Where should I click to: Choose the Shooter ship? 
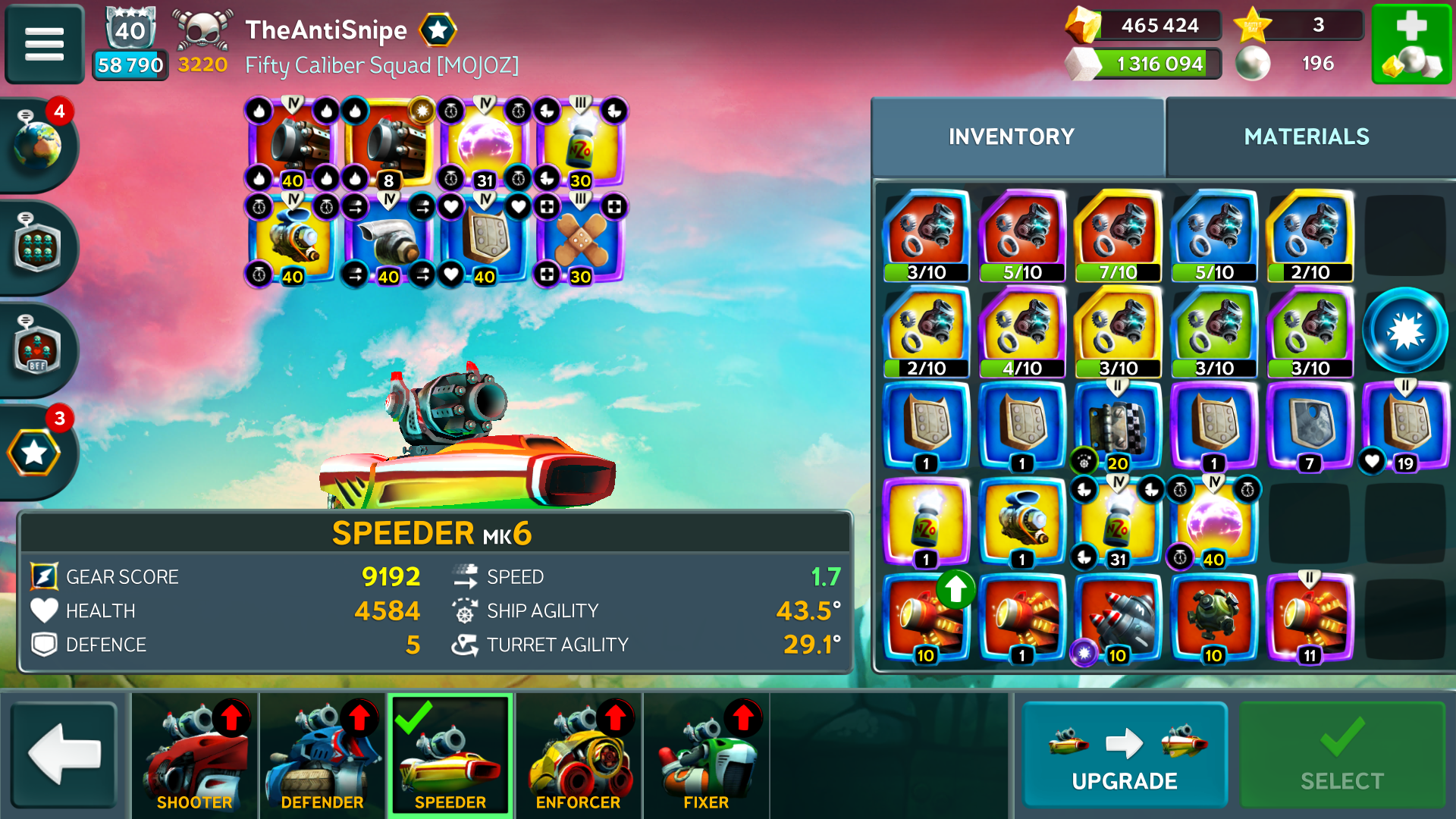pyautogui.click(x=194, y=755)
